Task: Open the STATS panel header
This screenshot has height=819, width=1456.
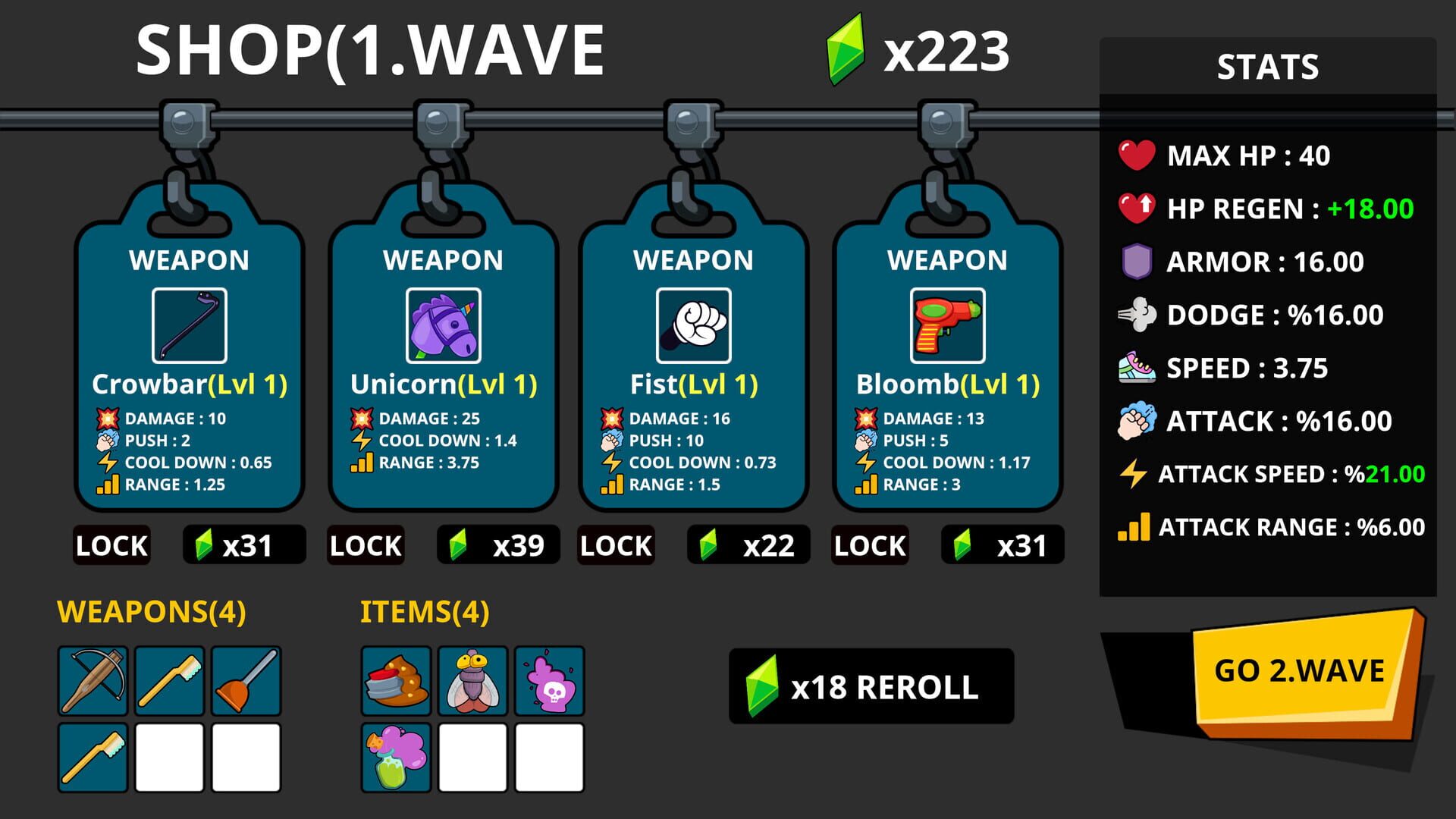Action: click(1267, 68)
